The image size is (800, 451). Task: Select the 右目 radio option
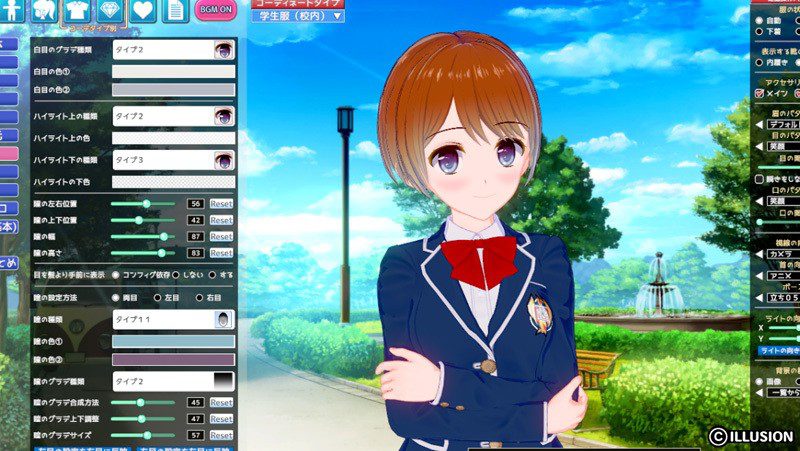(x=201, y=298)
